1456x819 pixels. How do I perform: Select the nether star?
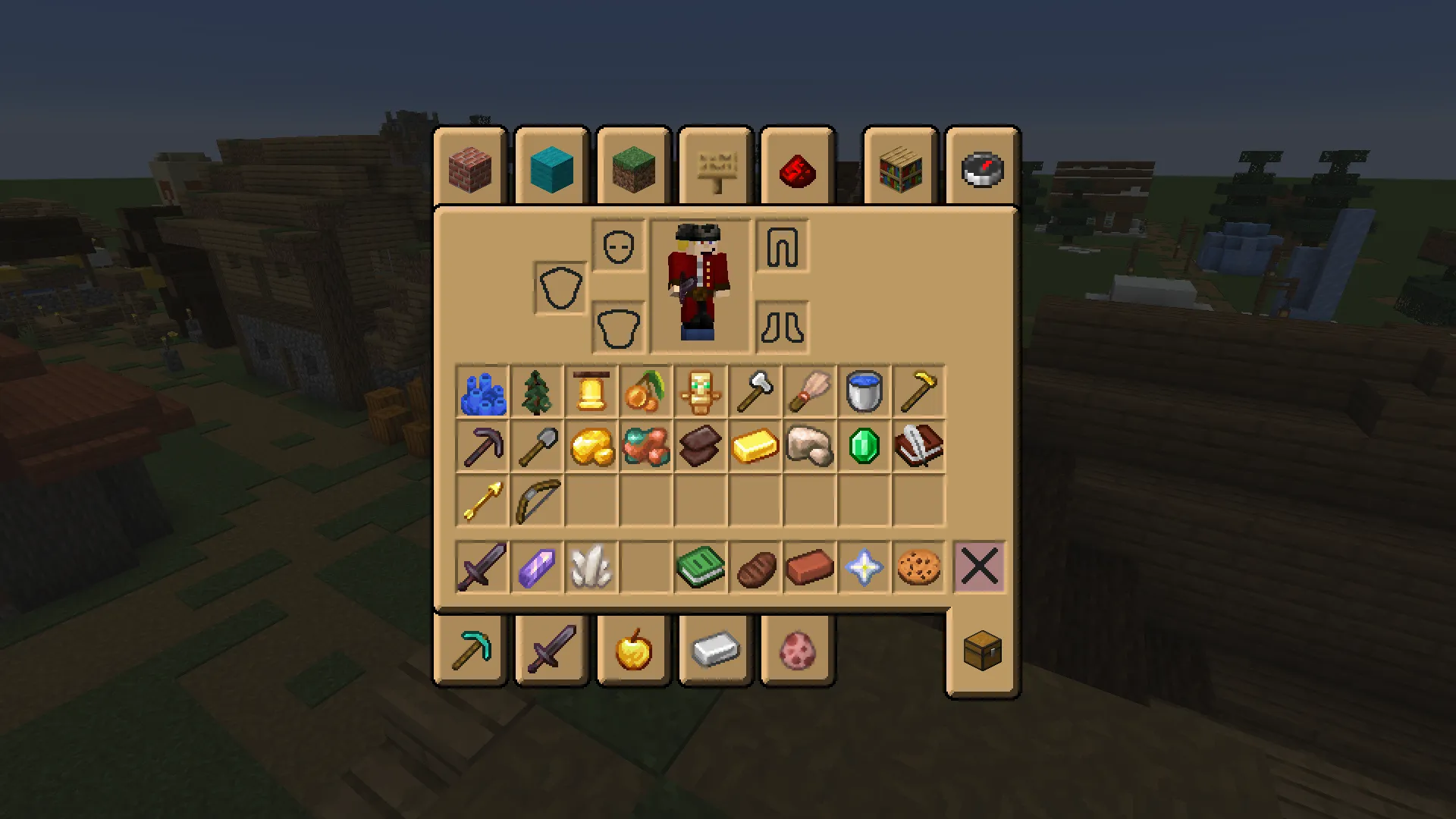[864, 567]
